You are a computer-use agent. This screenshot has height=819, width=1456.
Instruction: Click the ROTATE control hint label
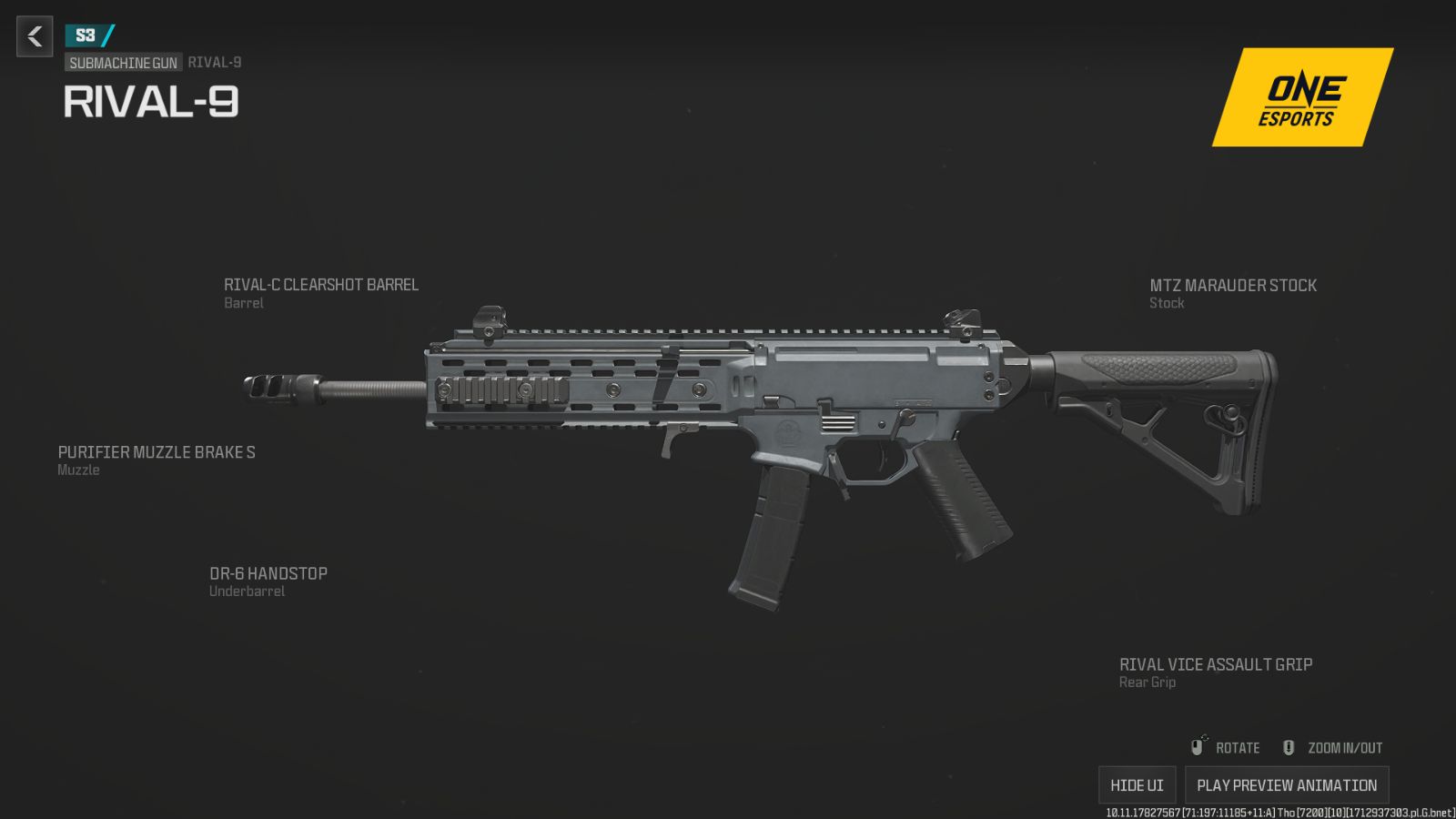(x=1239, y=747)
